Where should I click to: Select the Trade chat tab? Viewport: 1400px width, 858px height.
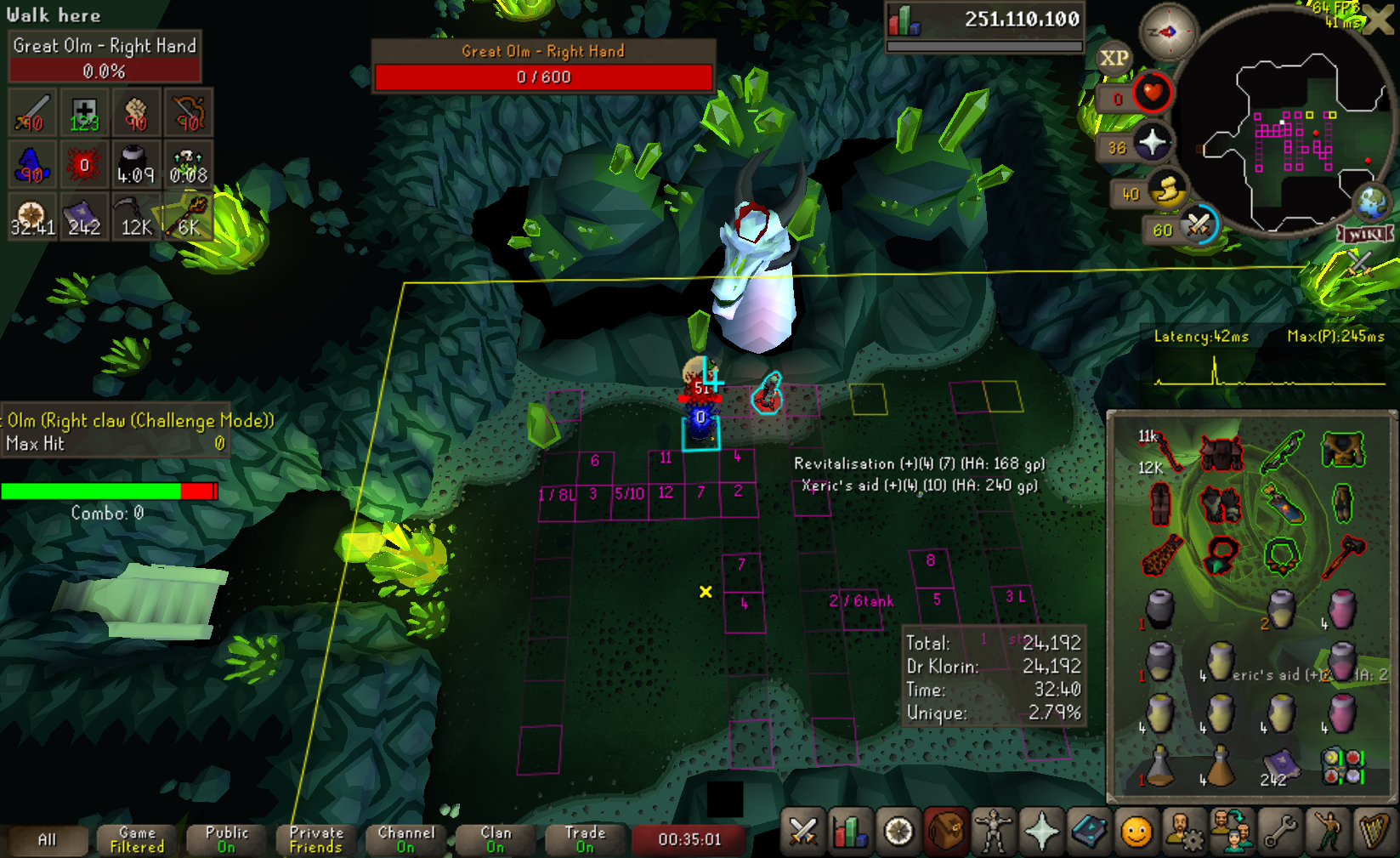586,840
